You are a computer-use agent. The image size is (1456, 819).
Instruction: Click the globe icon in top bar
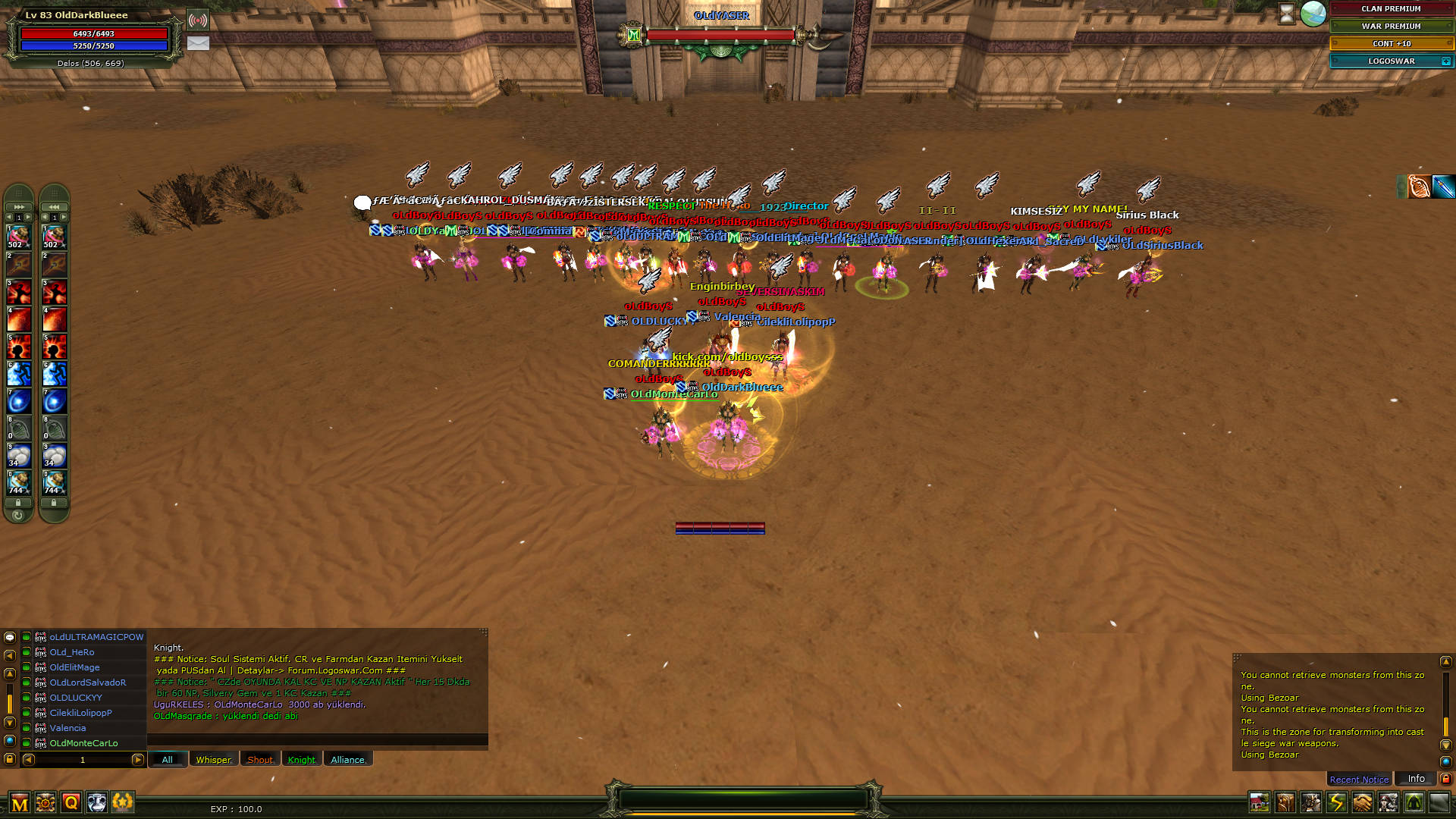coord(1313,14)
